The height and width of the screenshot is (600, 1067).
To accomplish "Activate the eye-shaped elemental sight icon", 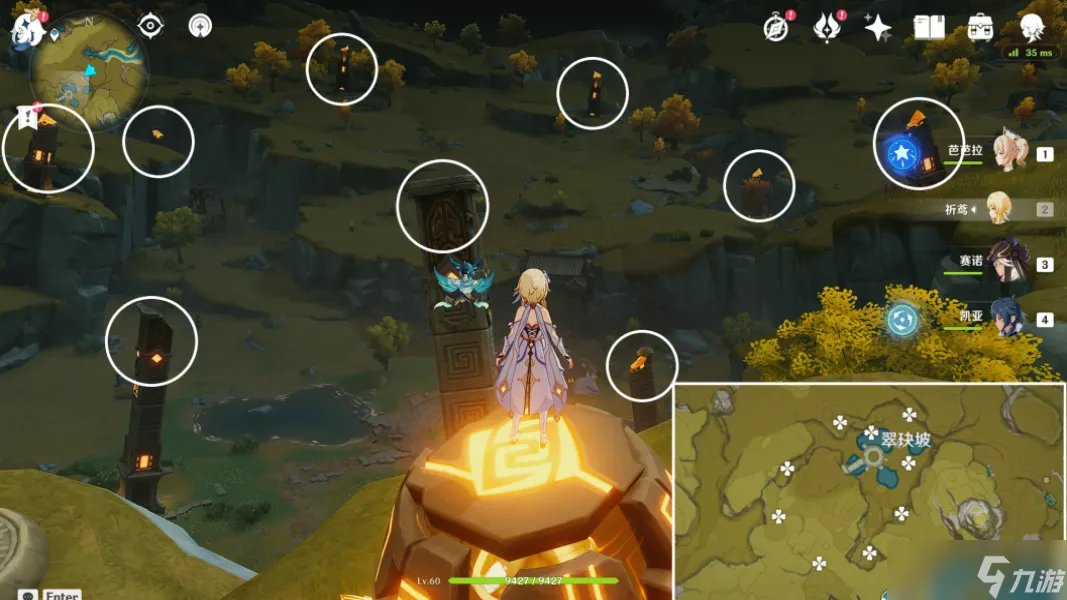I will [x=150, y=26].
